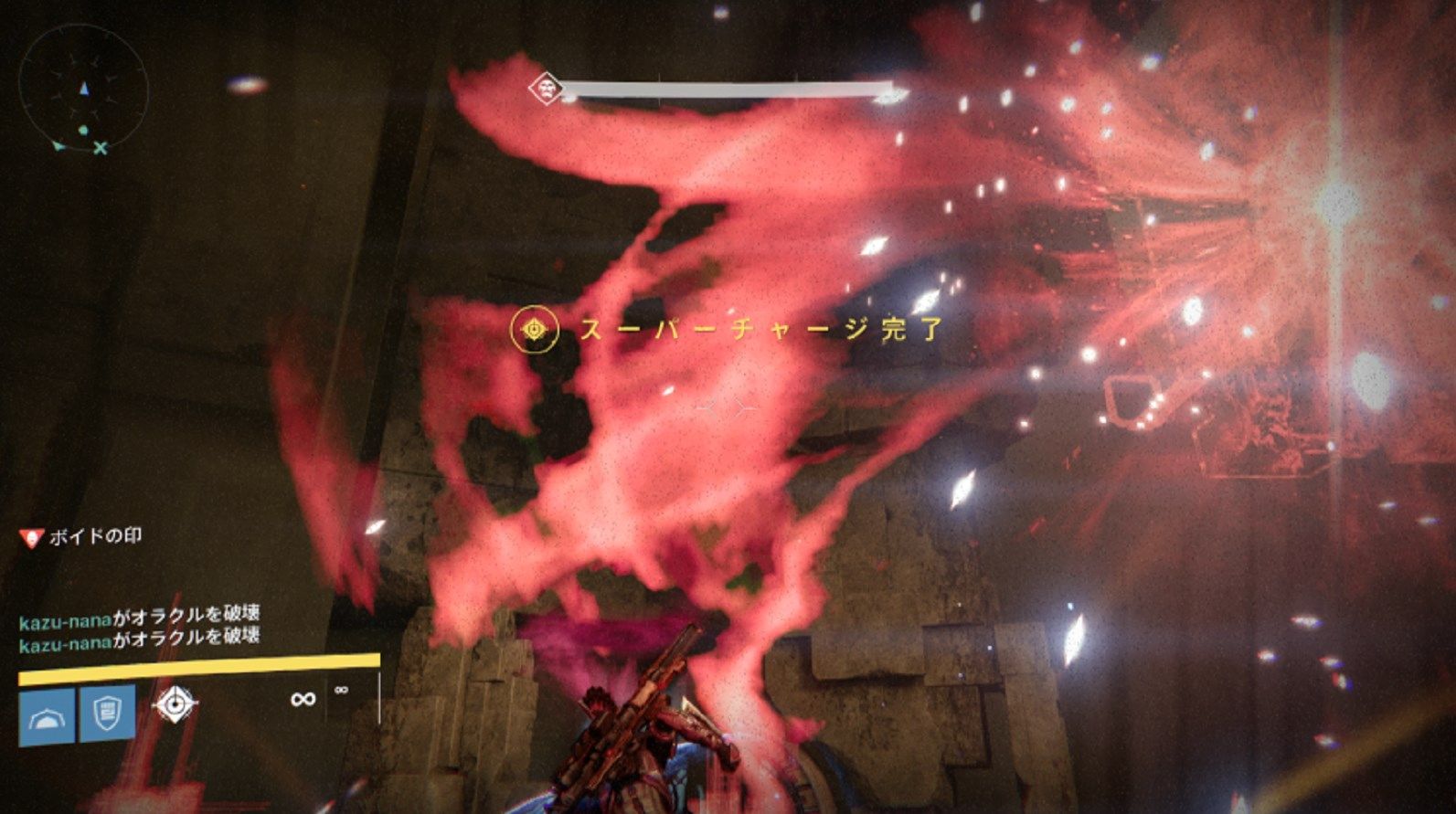Click the circular radar tracker
1456x814 pixels.
[x=83, y=90]
